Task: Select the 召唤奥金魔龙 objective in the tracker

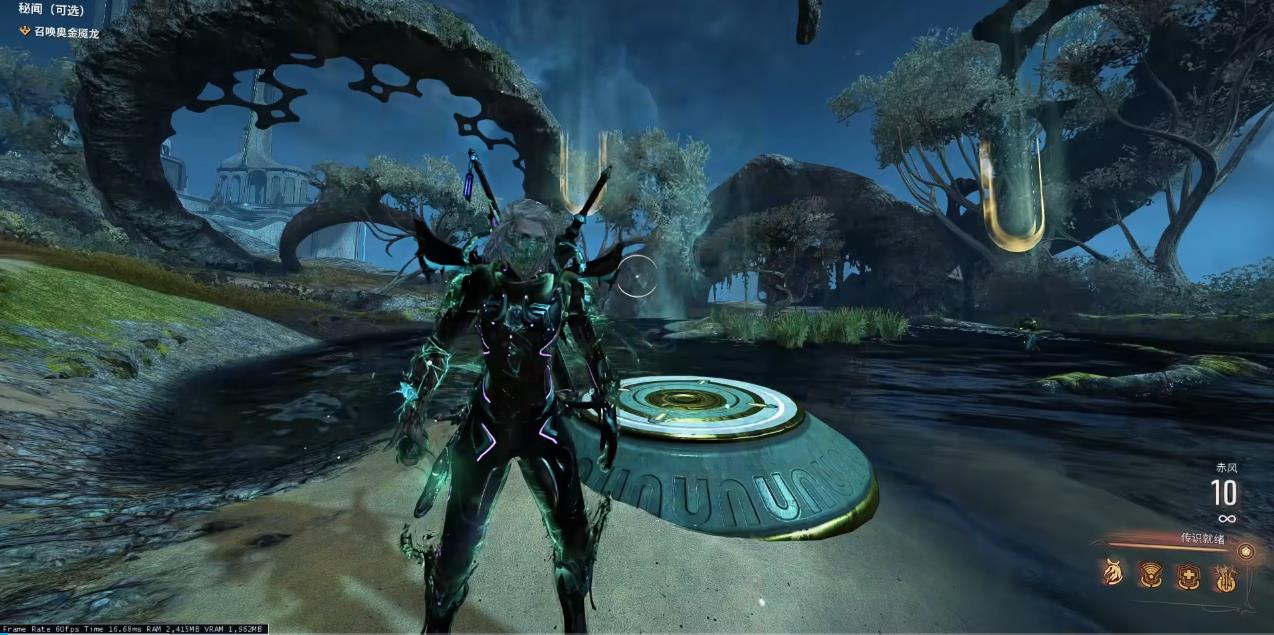Action: pos(66,33)
